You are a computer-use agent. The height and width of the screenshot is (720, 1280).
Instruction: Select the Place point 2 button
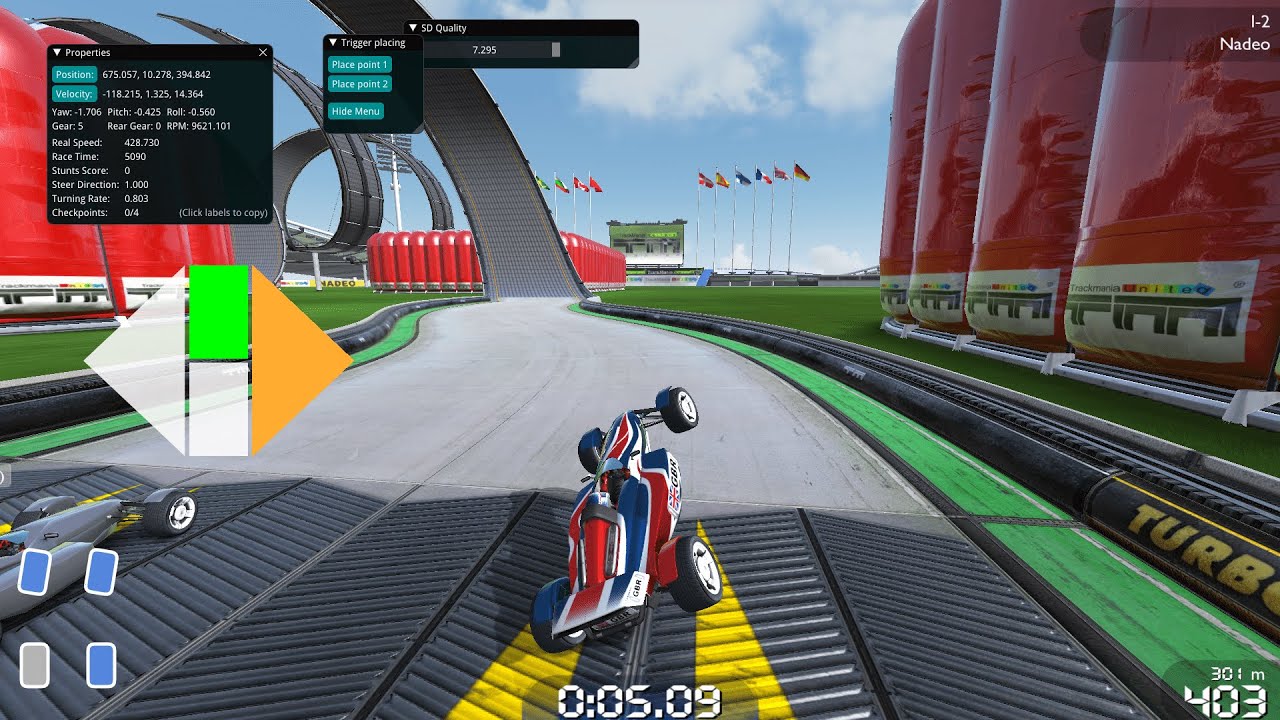tap(359, 85)
